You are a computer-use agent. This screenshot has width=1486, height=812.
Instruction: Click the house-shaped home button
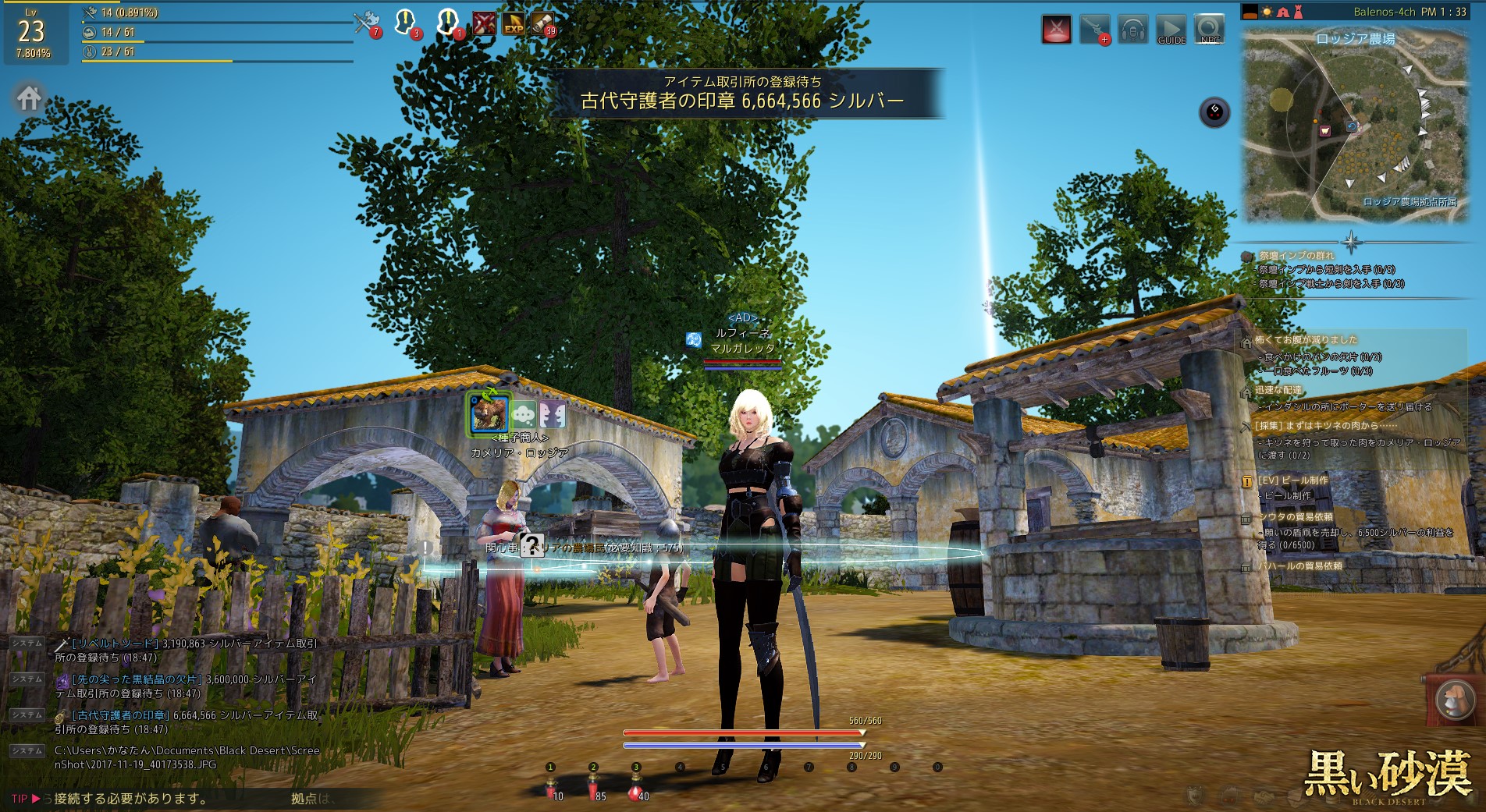pyautogui.click(x=29, y=99)
